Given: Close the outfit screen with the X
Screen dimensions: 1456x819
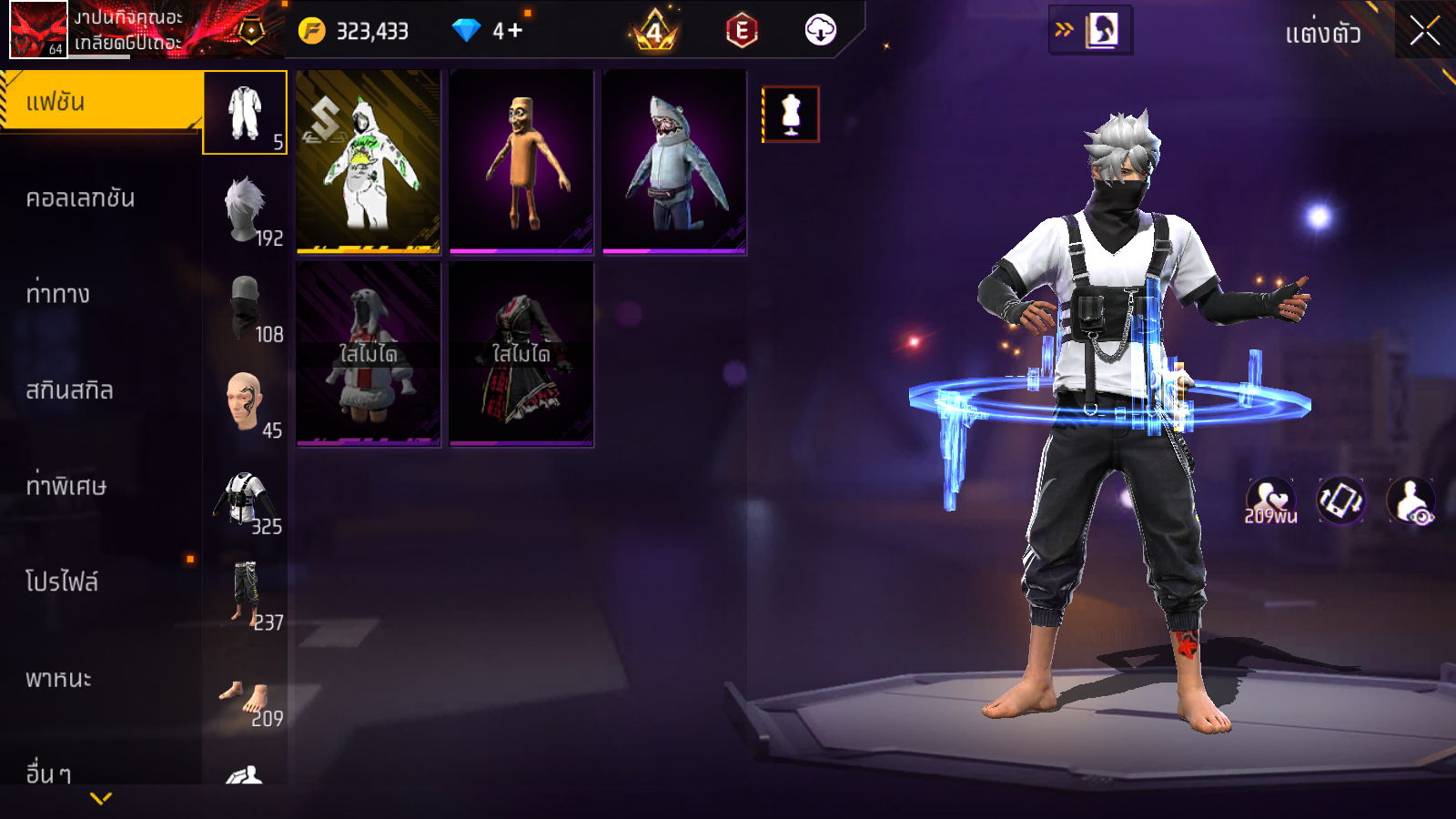Looking at the screenshot, I should click(x=1424, y=31).
